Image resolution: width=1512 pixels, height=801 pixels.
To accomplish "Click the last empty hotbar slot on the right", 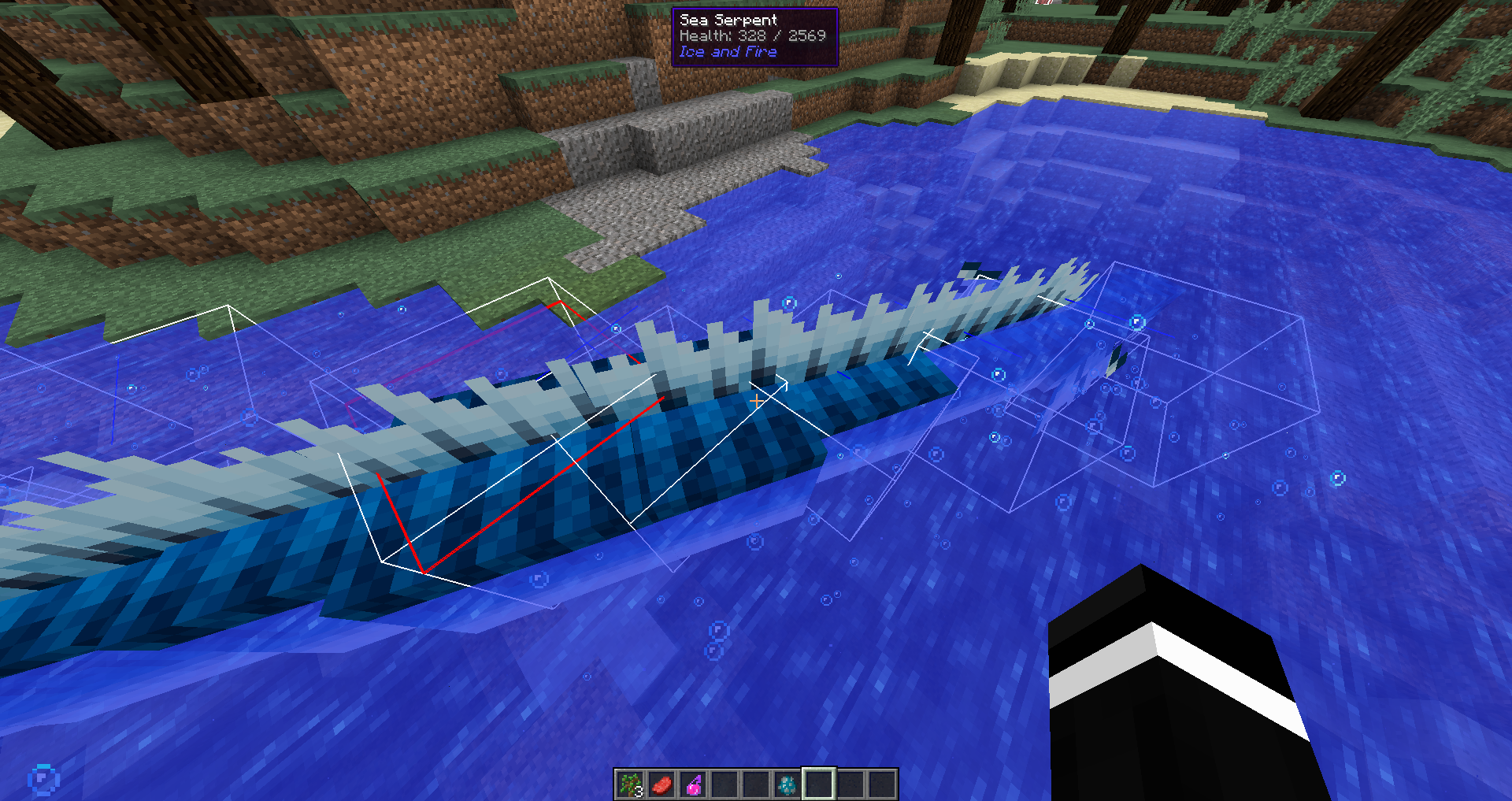I will click(x=883, y=785).
